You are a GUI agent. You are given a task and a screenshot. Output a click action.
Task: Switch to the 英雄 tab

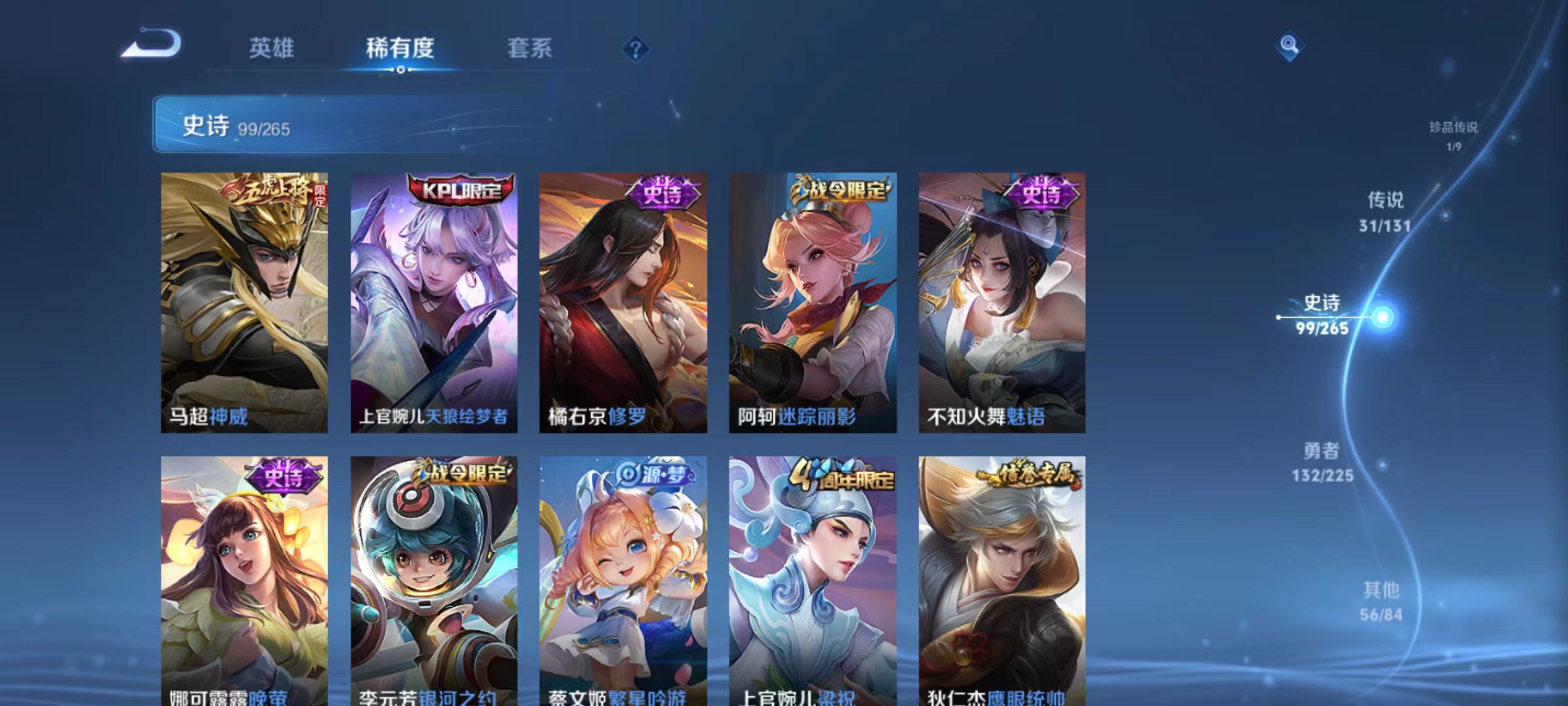click(x=272, y=48)
